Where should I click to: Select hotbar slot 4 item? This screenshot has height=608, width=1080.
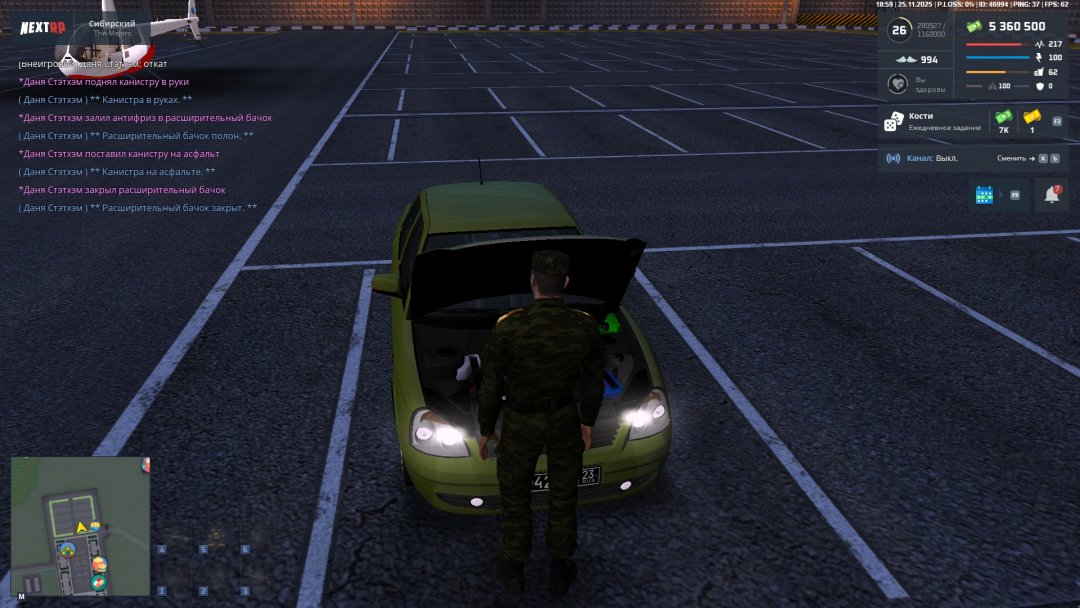(x=174, y=536)
